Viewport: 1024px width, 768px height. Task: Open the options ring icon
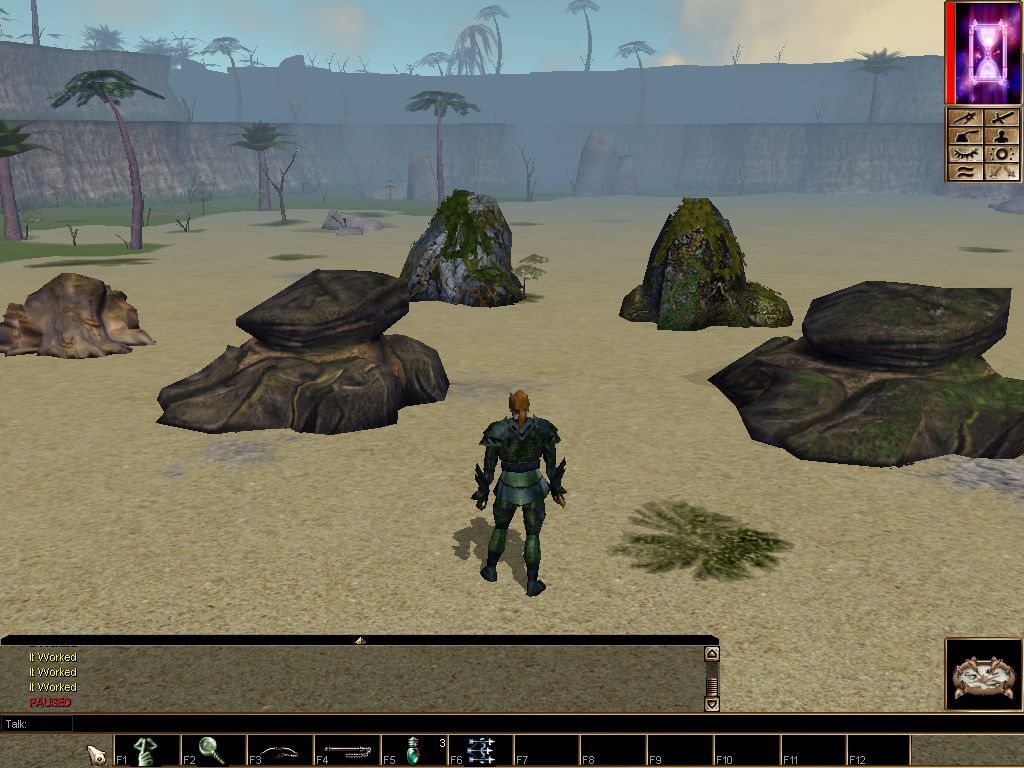pos(1002,154)
